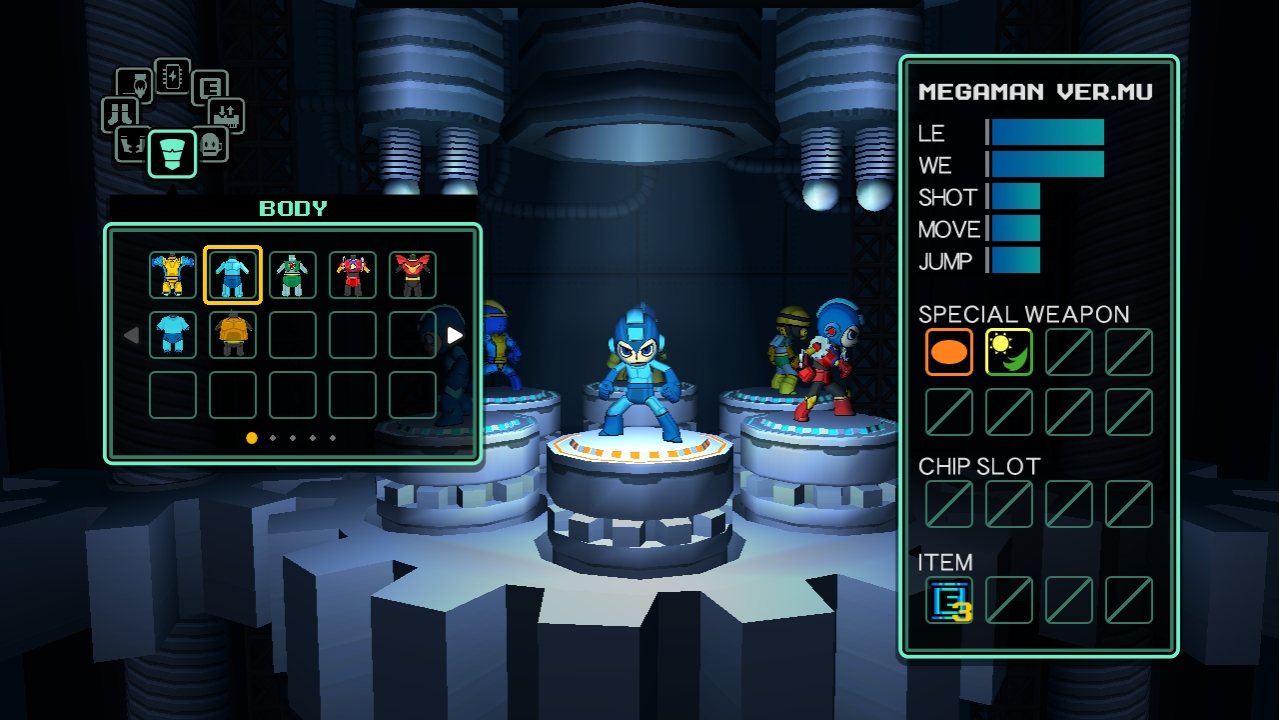Select the active body category icon
Viewport: 1280px width, 720px height.
pyautogui.click(x=172, y=154)
